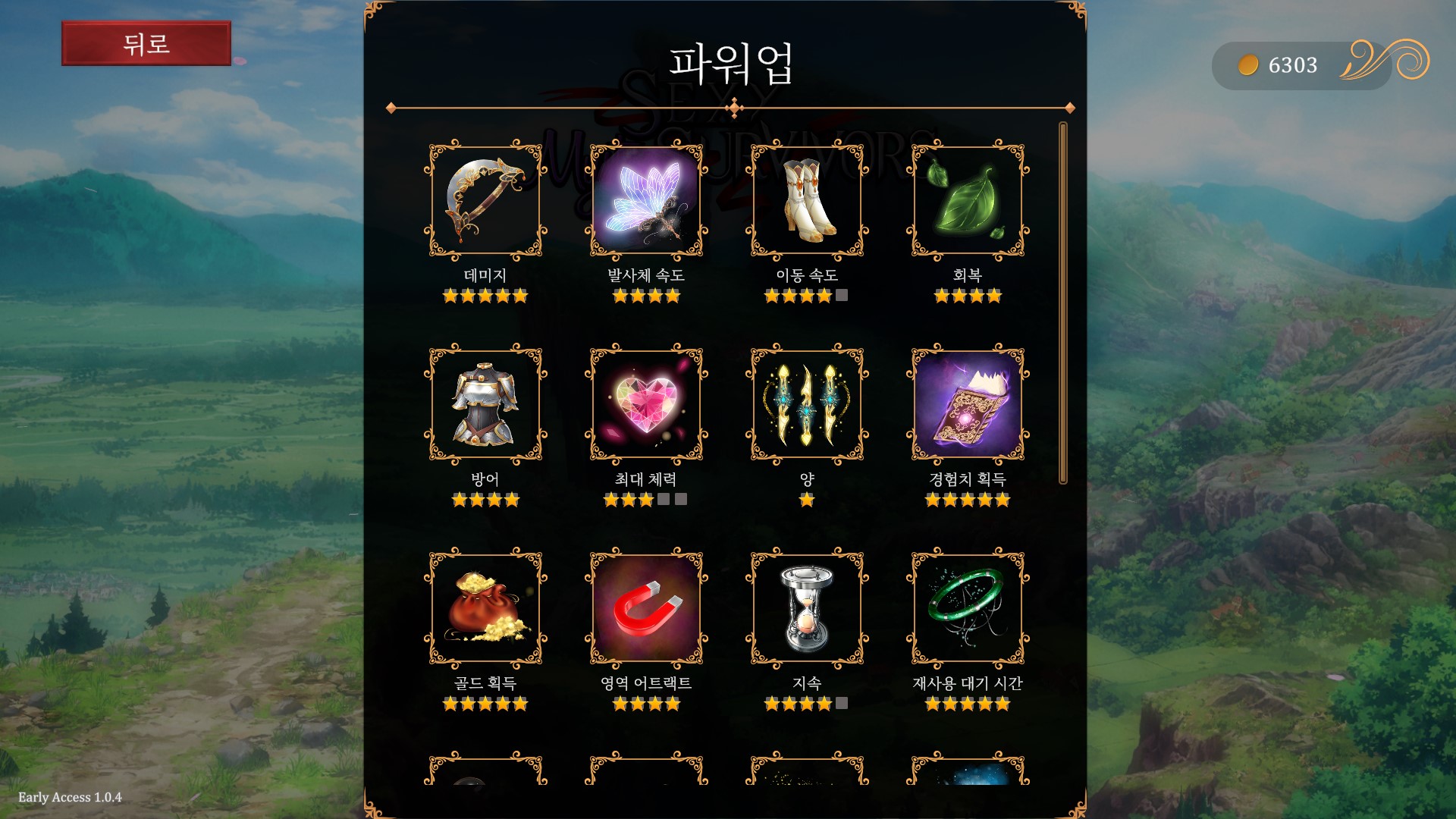Choose the 영역 어트랙트 magnet upgrade
Screen dimensions: 1456x819
(646, 608)
